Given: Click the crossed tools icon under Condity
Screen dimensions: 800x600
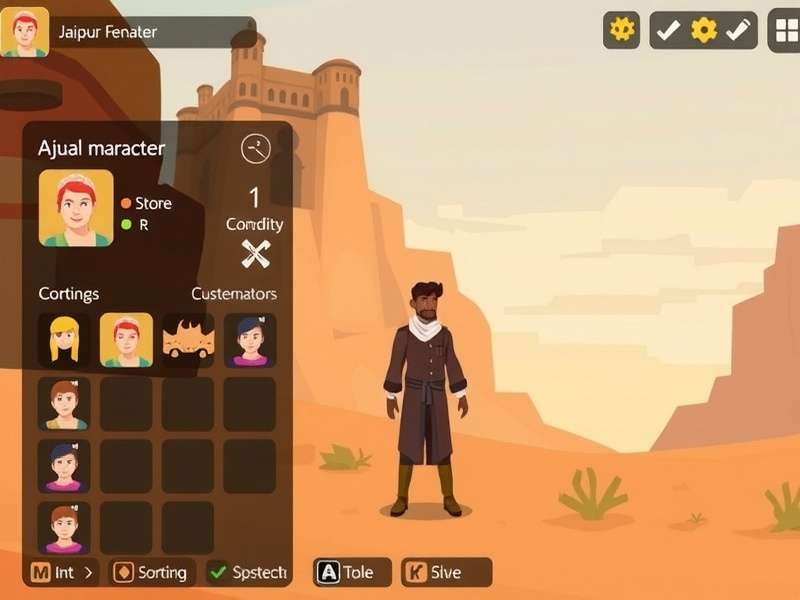Looking at the screenshot, I should (256, 254).
